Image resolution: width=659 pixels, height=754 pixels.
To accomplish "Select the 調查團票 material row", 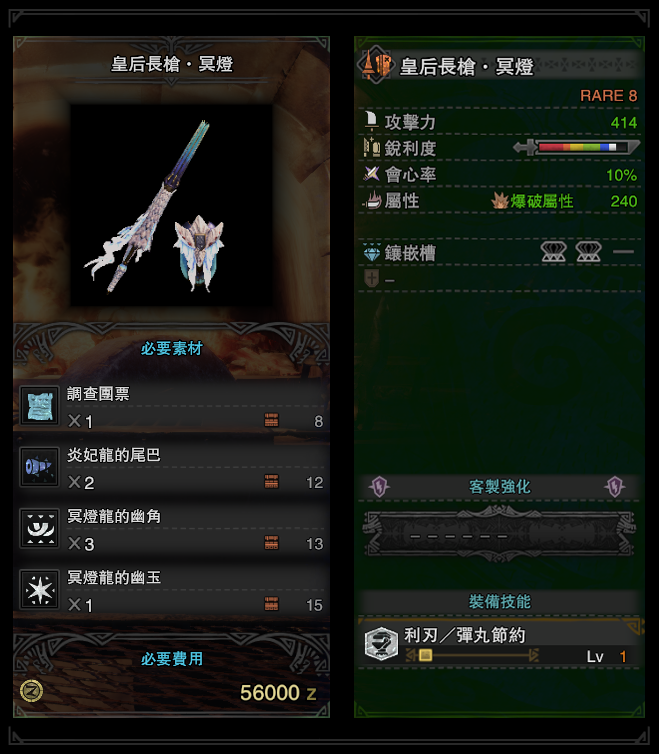I will pyautogui.click(x=172, y=407).
